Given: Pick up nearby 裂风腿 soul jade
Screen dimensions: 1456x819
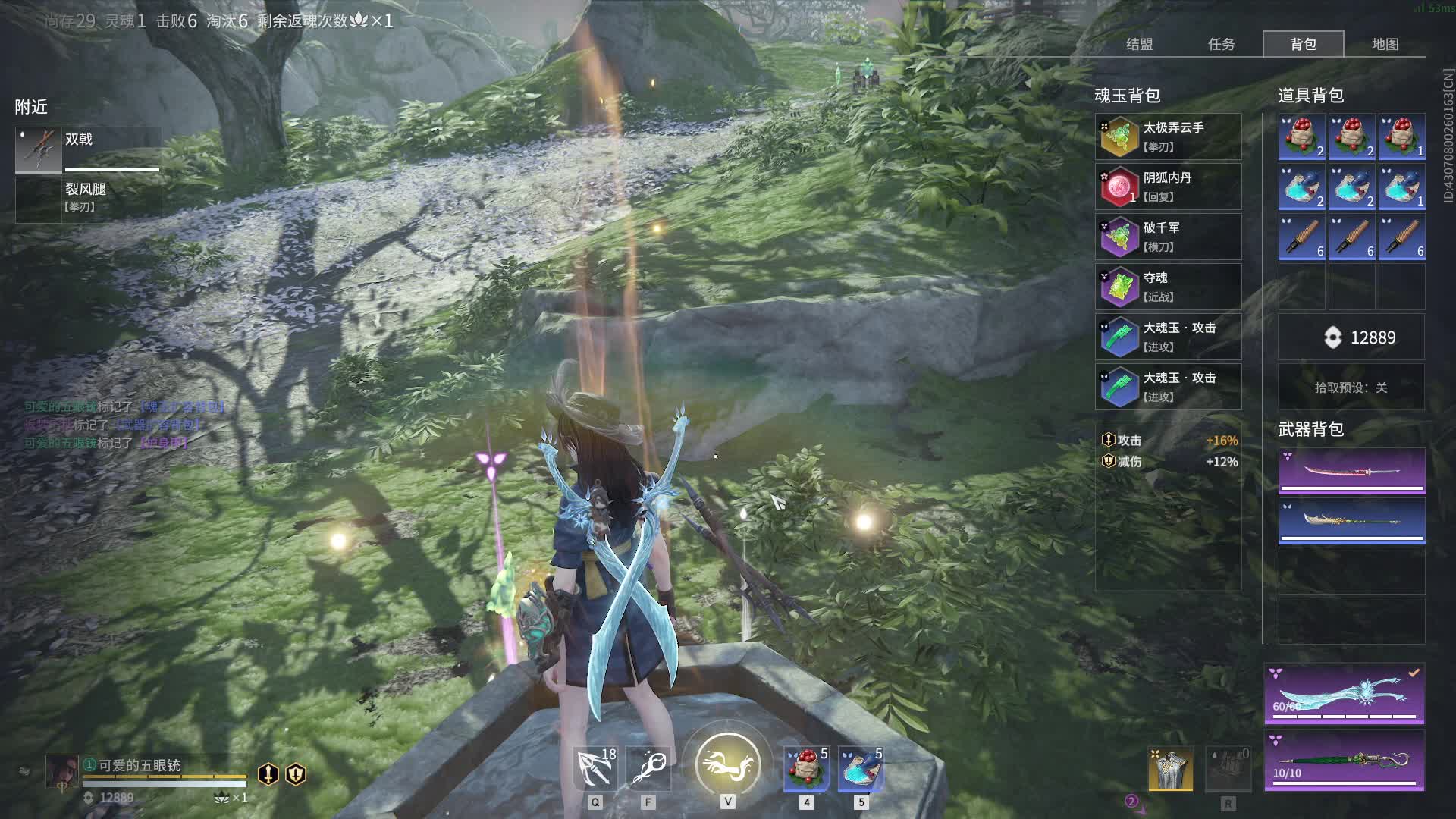Looking at the screenshot, I should point(88,197).
